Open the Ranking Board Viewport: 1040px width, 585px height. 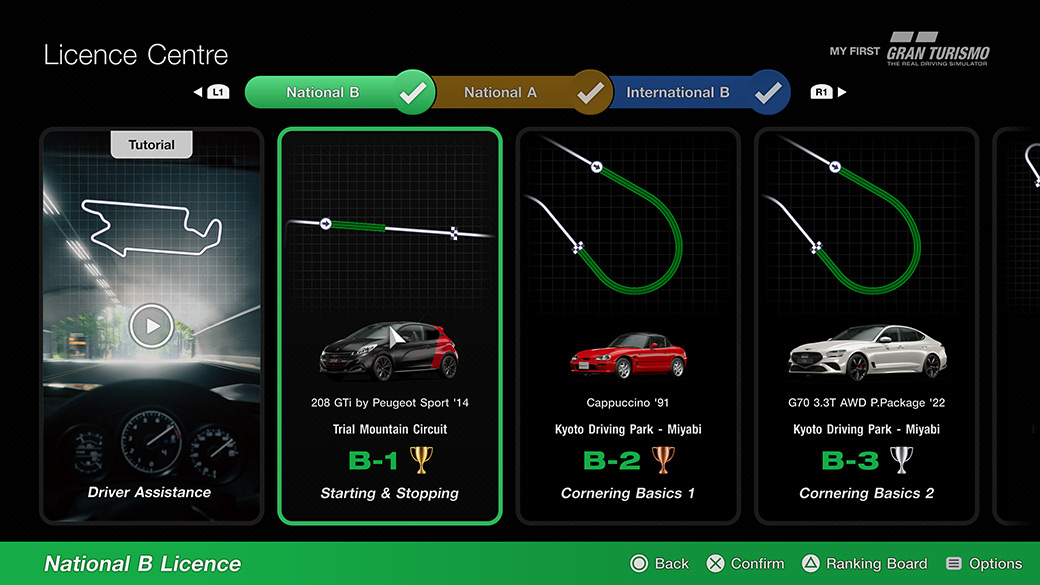pos(864,564)
